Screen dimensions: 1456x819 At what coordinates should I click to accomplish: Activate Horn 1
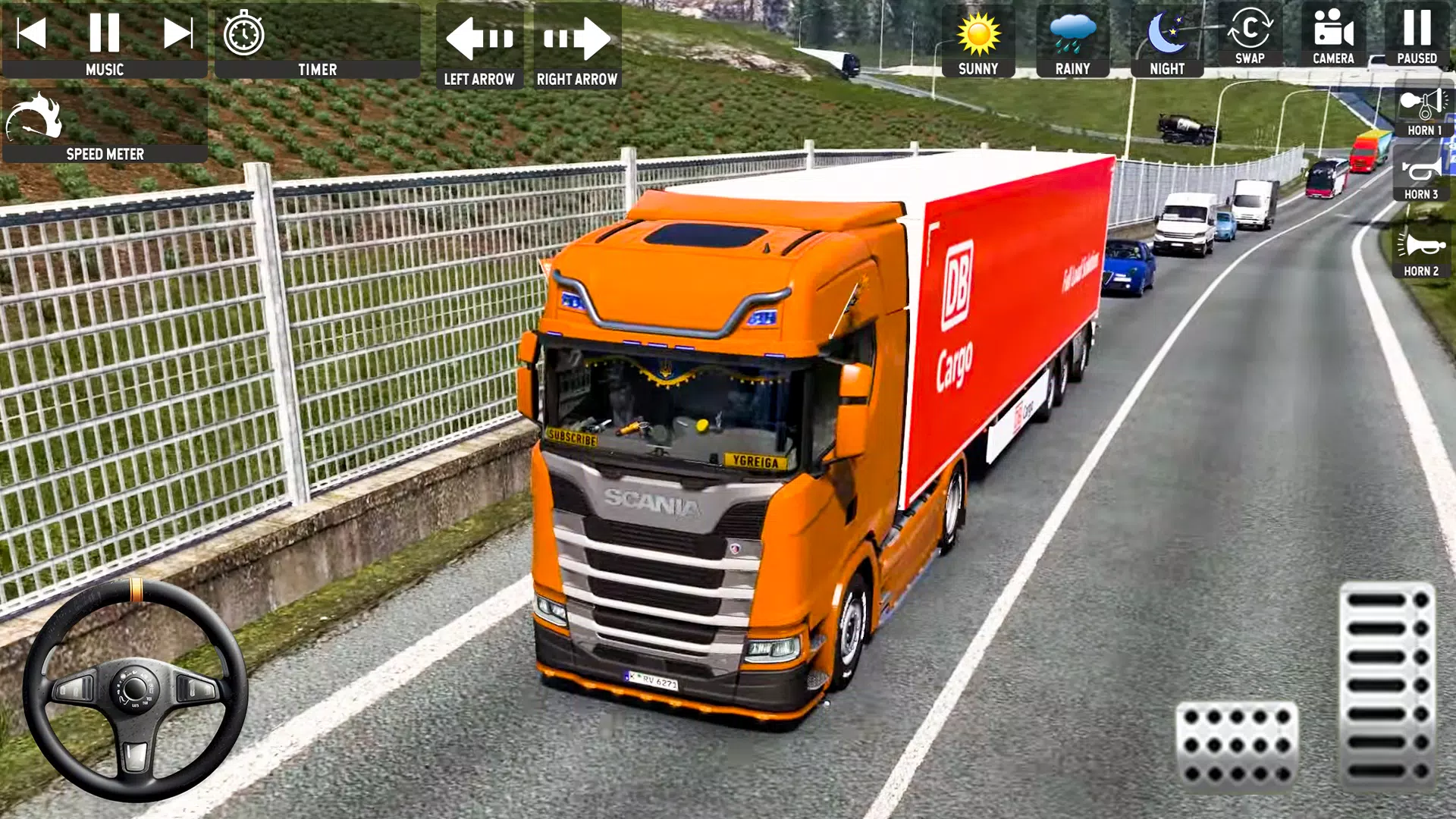point(1422,106)
